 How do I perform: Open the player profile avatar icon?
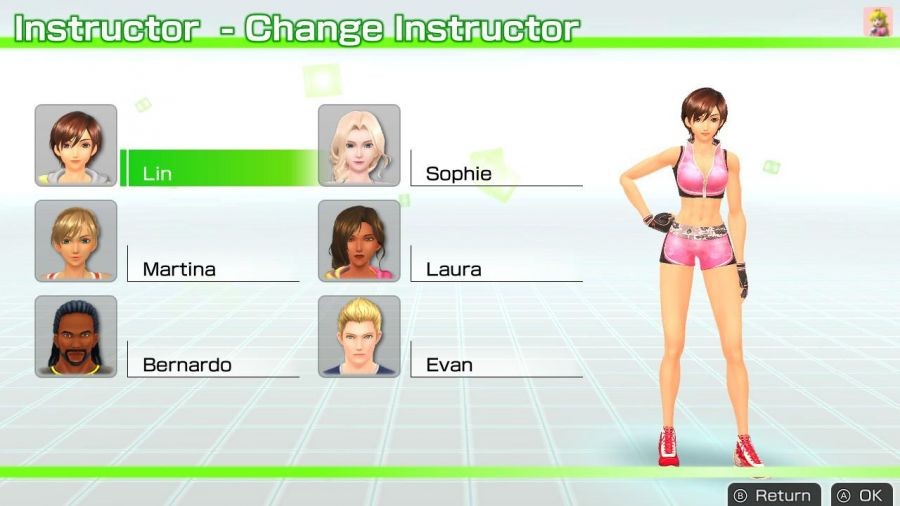pyautogui.click(x=878, y=22)
